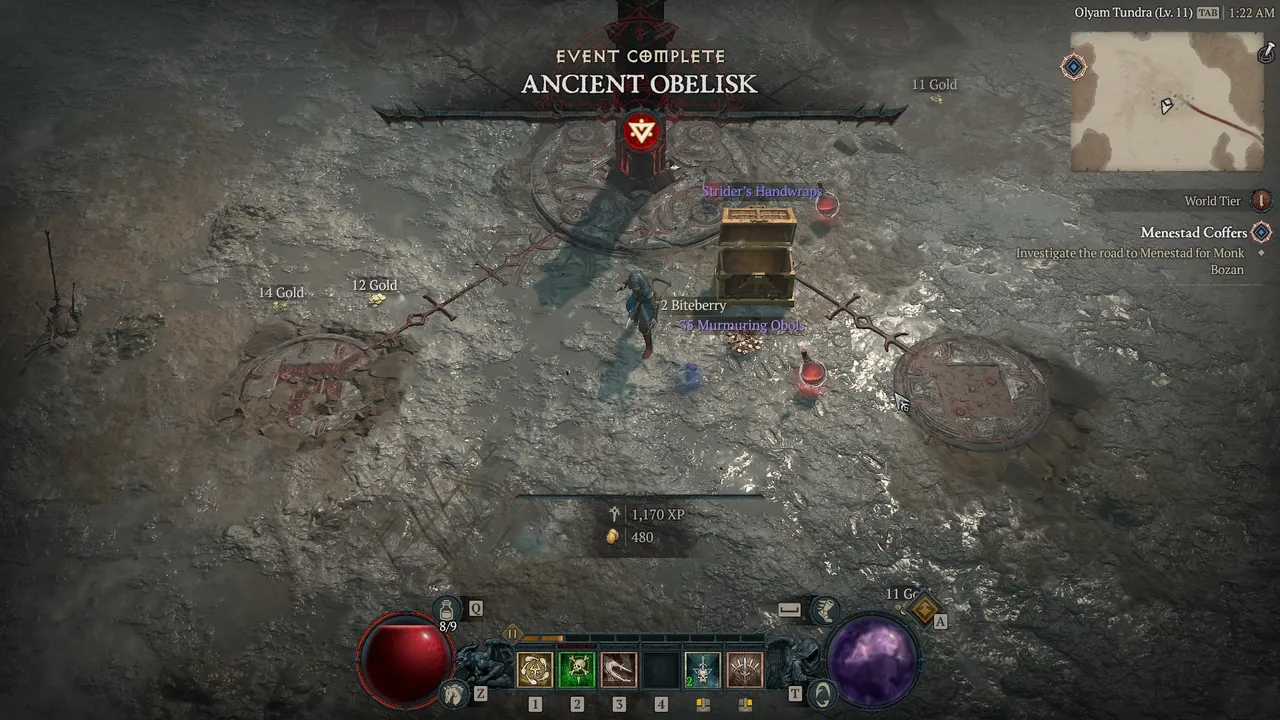Pick up the Strider's Handwraps loot label
The width and height of the screenshot is (1280, 720).
click(x=762, y=191)
